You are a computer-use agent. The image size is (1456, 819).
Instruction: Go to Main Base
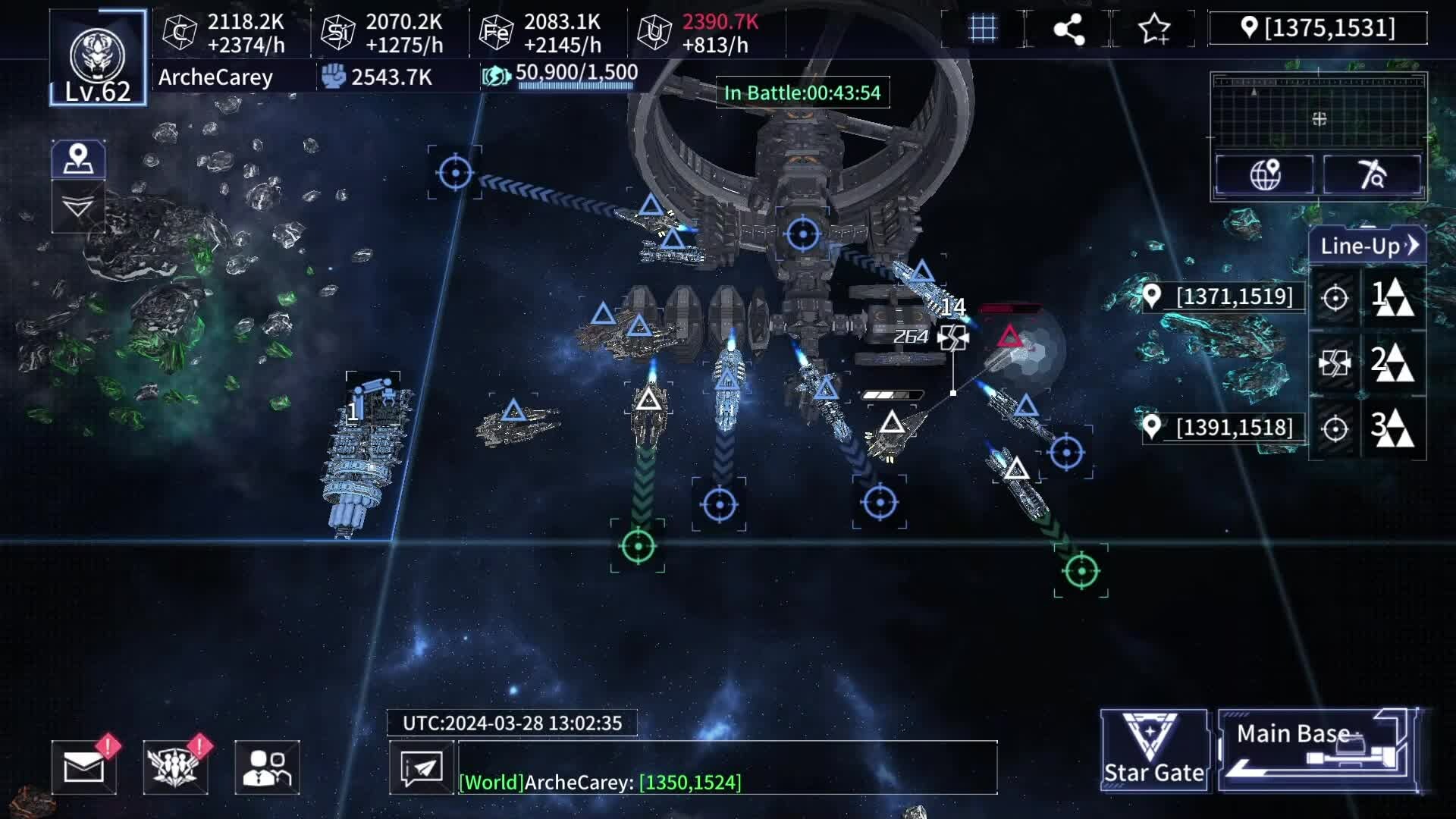tap(1317, 750)
